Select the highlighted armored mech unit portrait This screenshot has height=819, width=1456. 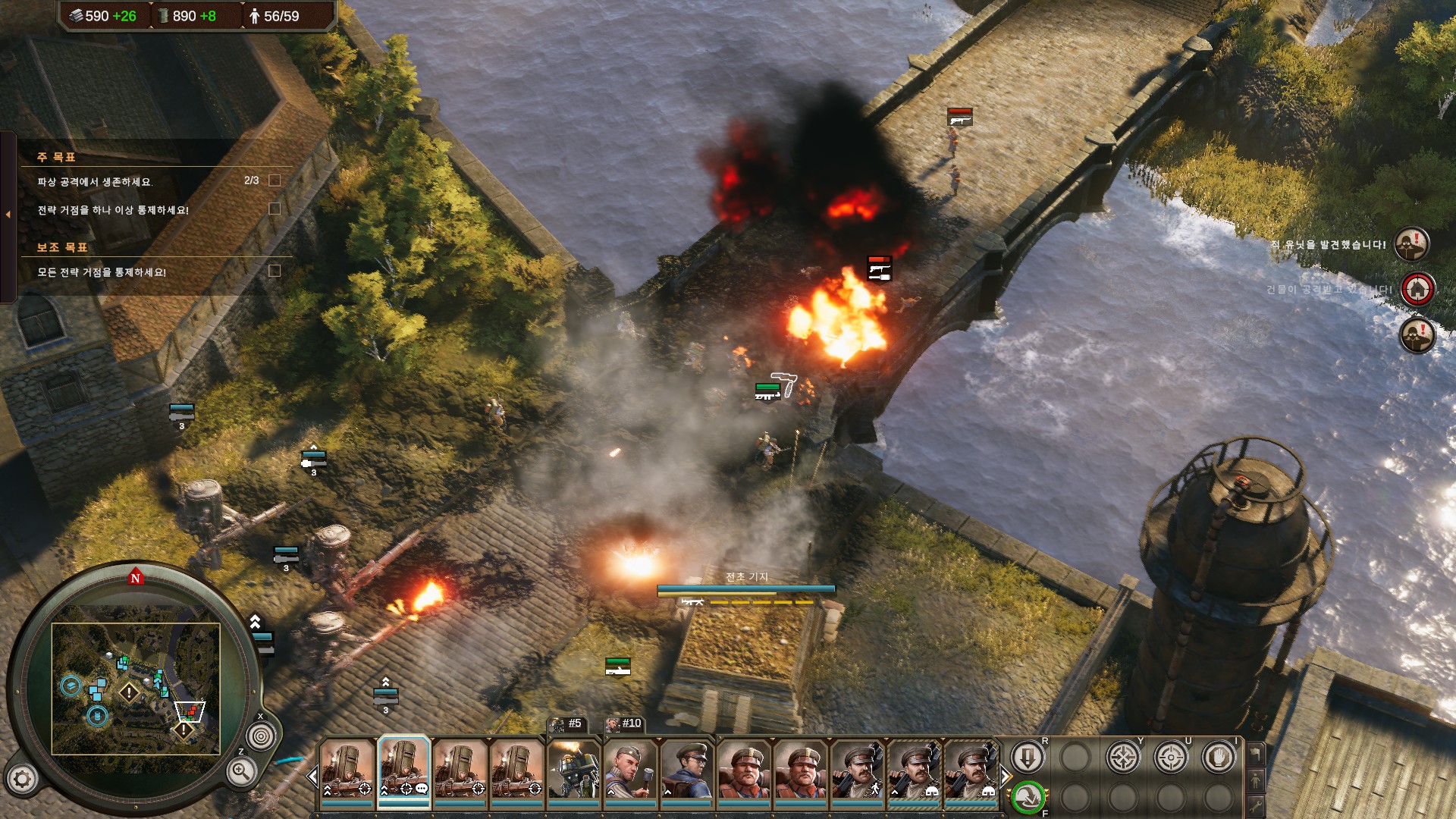click(404, 768)
